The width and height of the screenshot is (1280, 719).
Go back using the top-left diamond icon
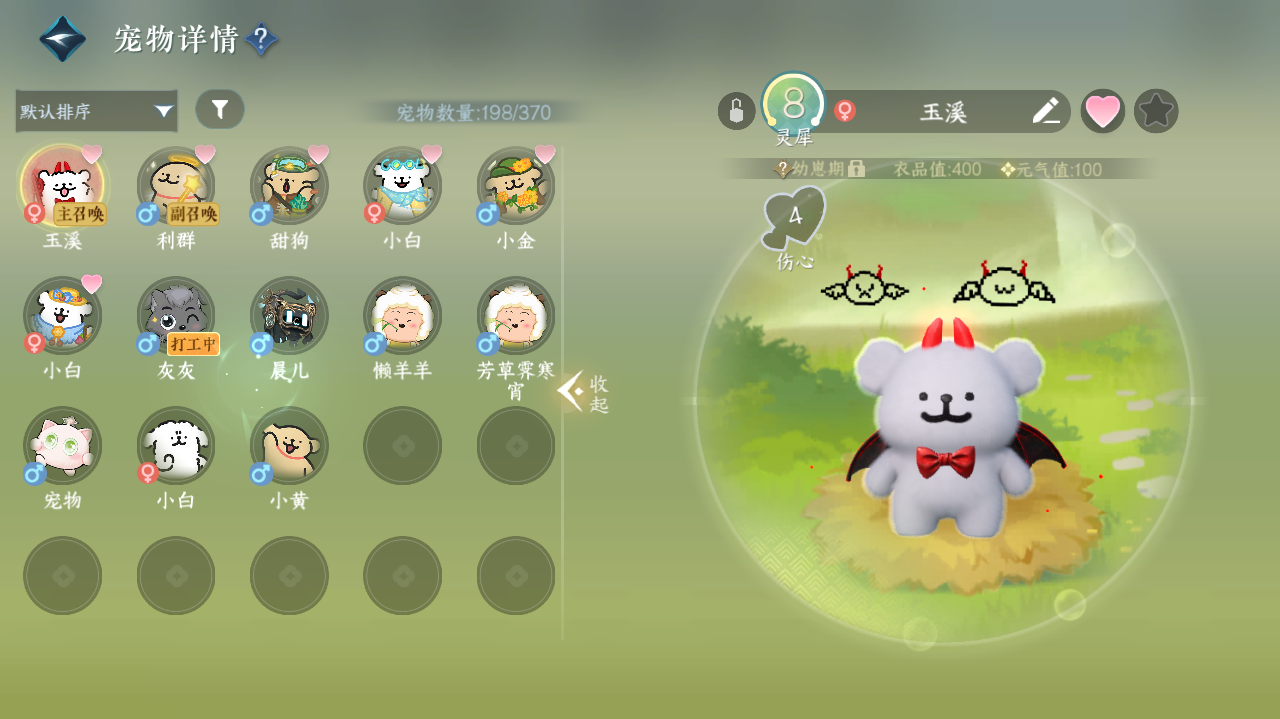click(x=62, y=39)
